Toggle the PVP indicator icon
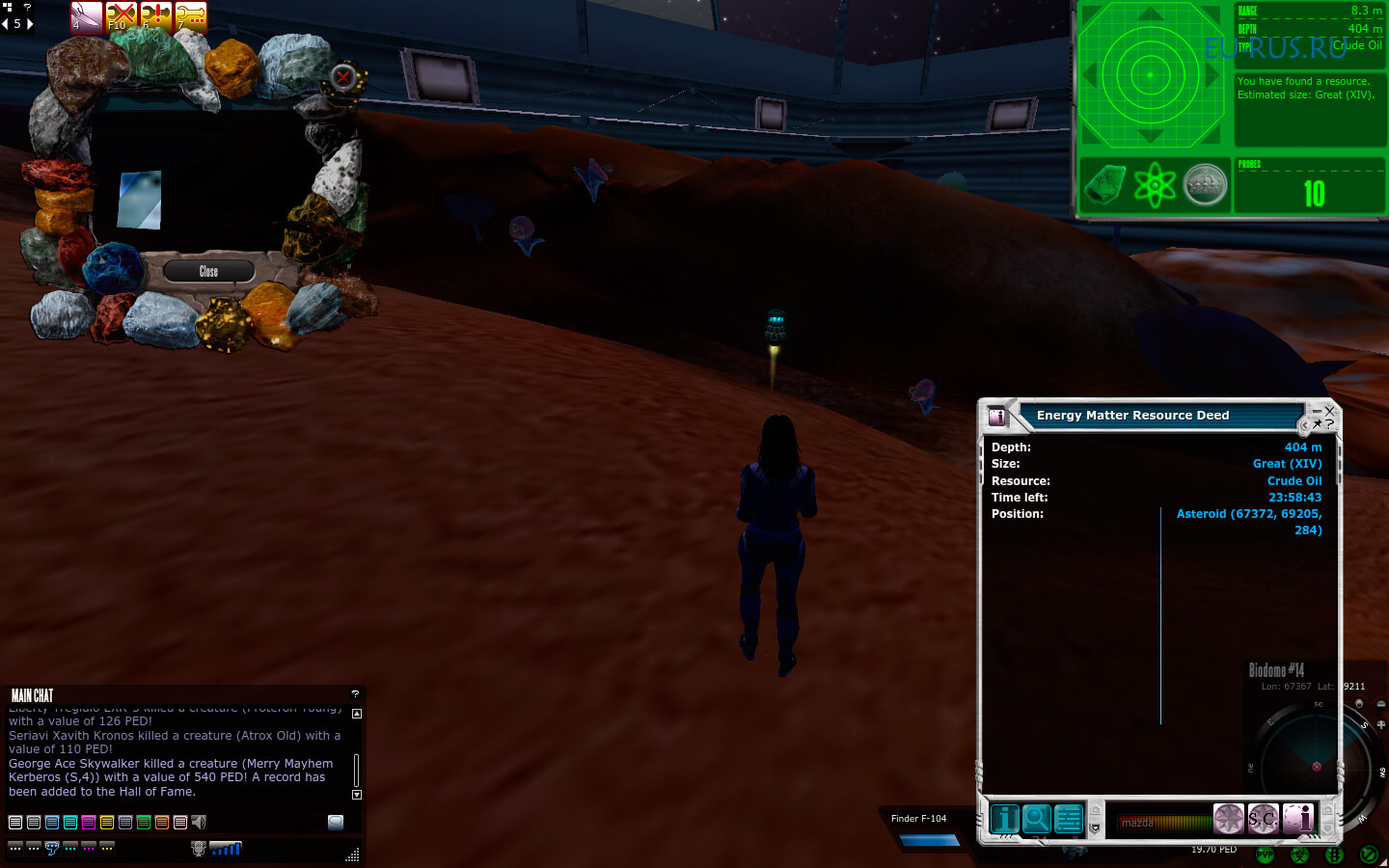The width and height of the screenshot is (1389, 868). click(x=1265, y=854)
